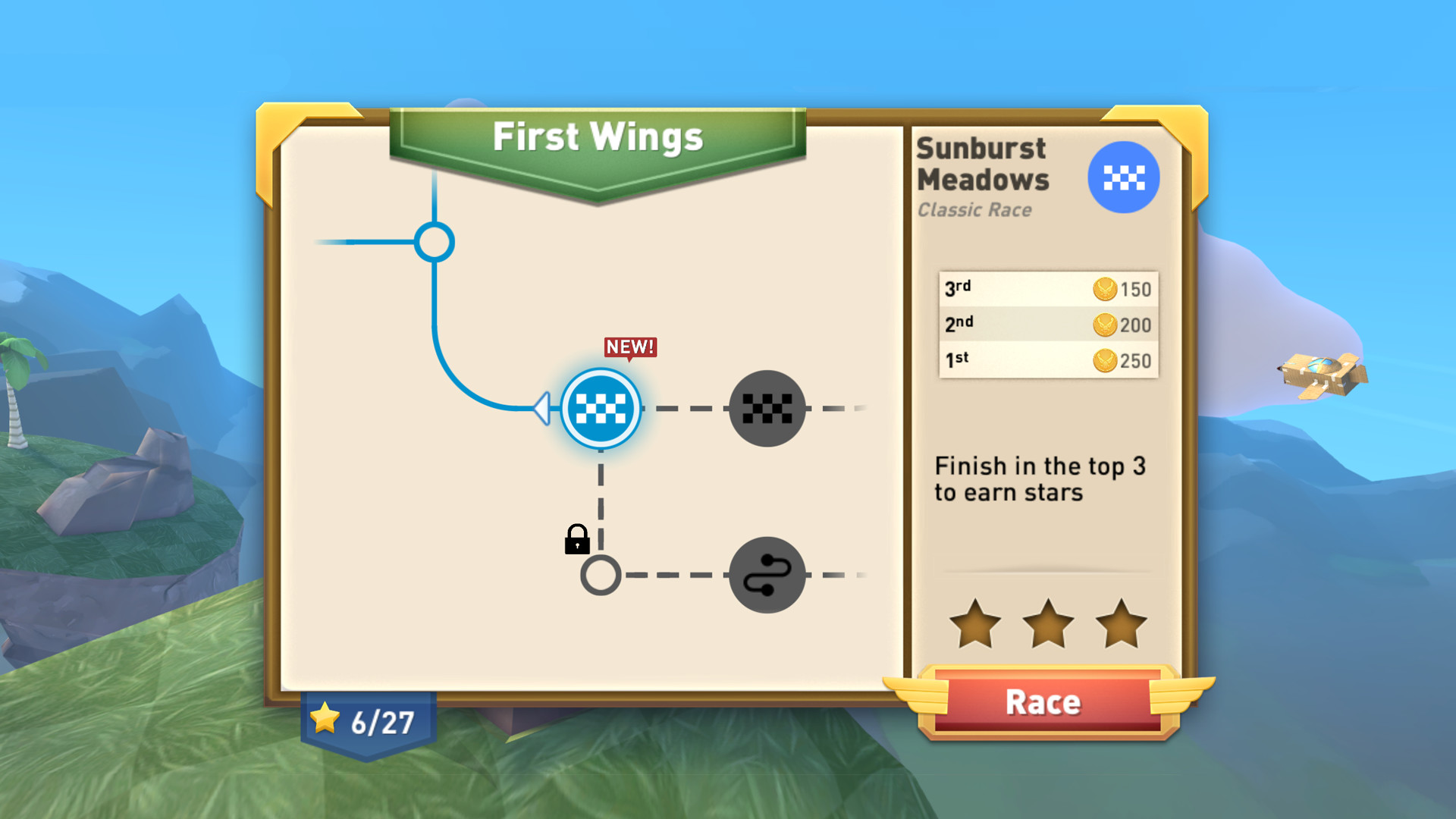This screenshot has height=819, width=1456.
Task: Click the NEW! badge above the node
Action: coord(630,347)
